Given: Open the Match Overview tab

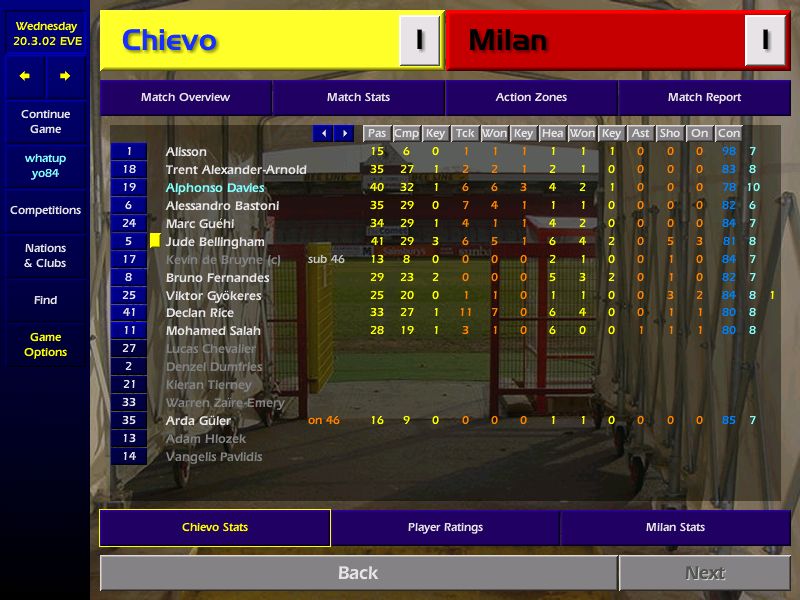Looking at the screenshot, I should coord(185,98).
